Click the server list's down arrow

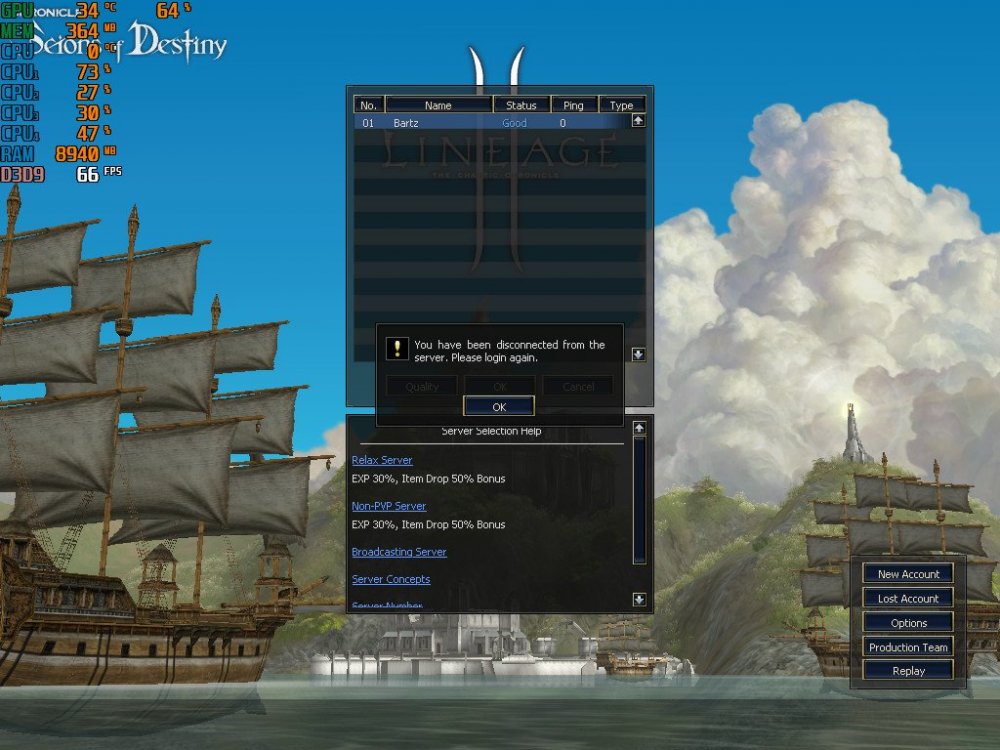point(639,354)
